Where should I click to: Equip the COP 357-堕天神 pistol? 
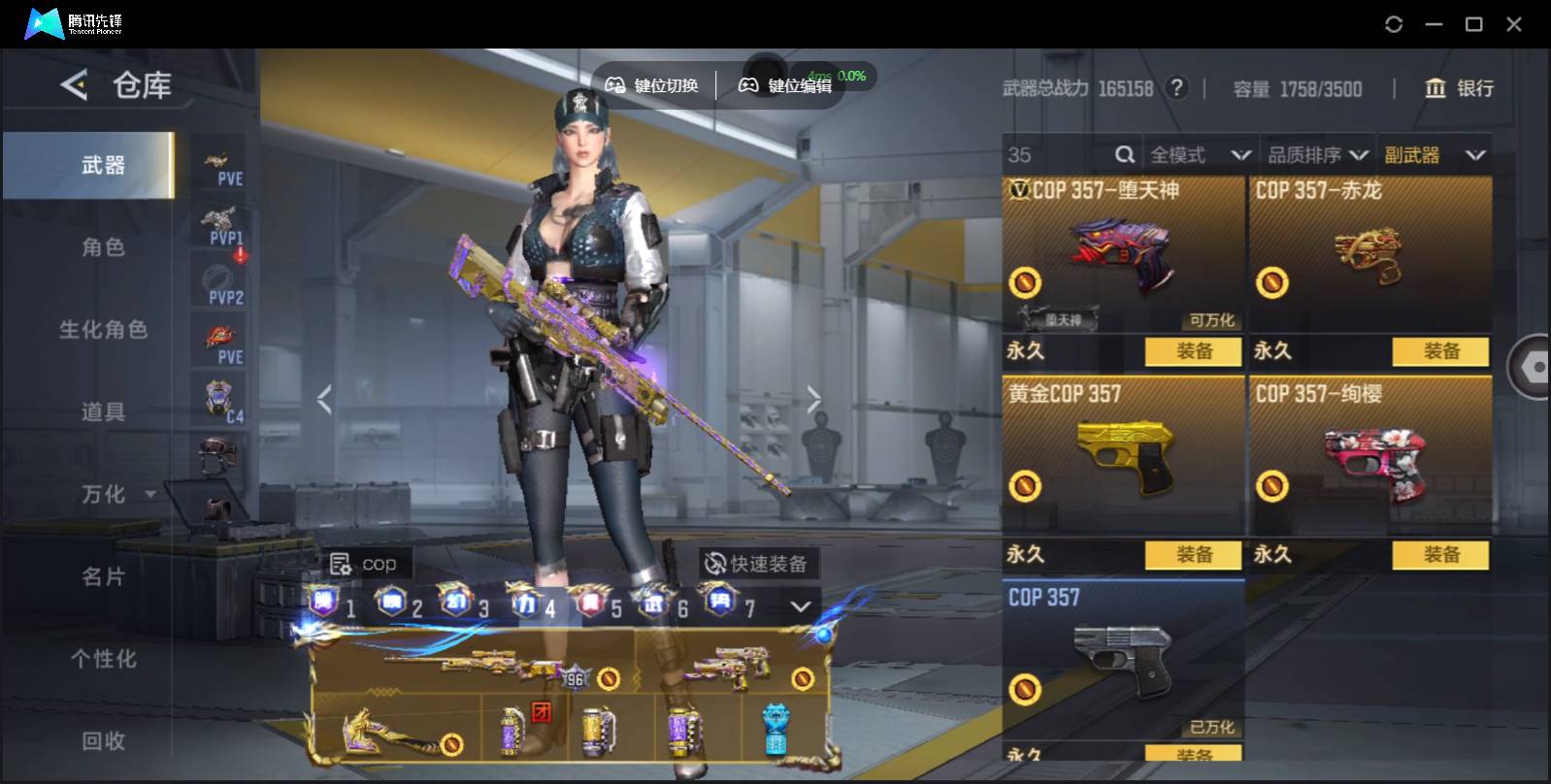click(x=1193, y=351)
